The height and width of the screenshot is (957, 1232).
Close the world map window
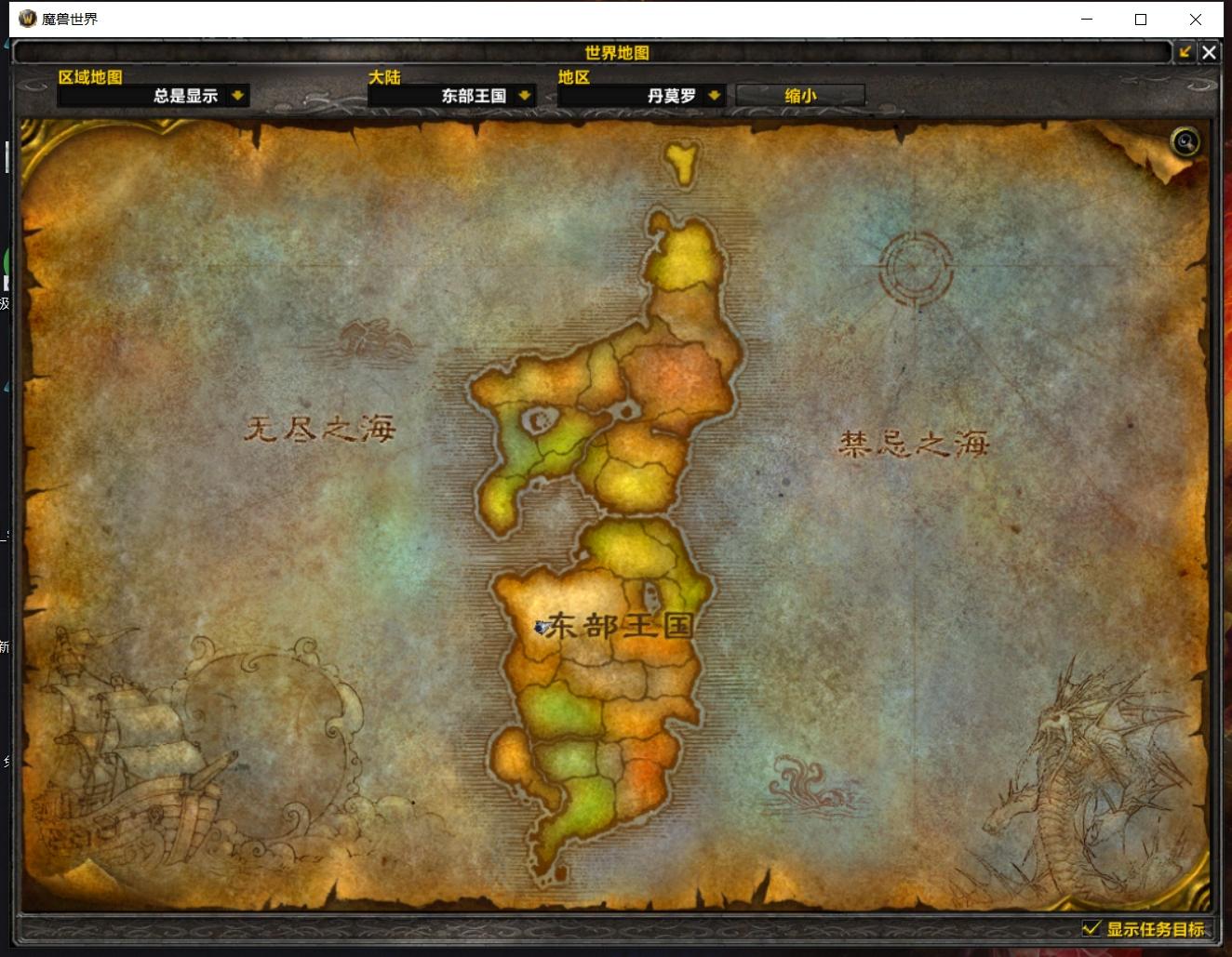pyautogui.click(x=1209, y=52)
